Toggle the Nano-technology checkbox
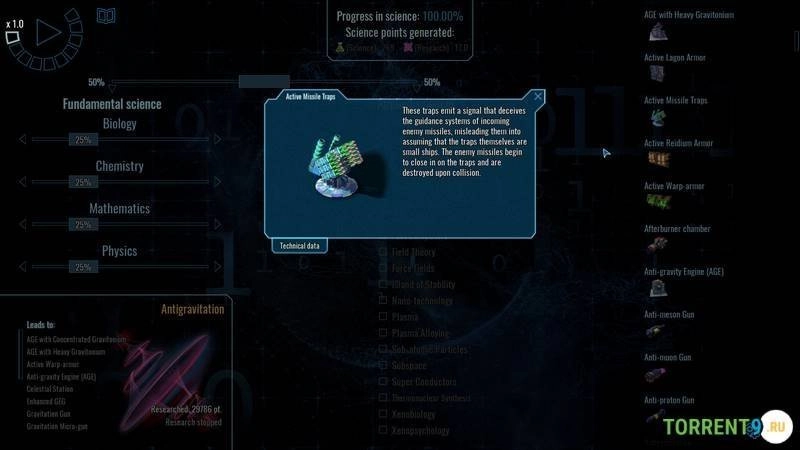This screenshot has width=800, height=450. [383, 301]
